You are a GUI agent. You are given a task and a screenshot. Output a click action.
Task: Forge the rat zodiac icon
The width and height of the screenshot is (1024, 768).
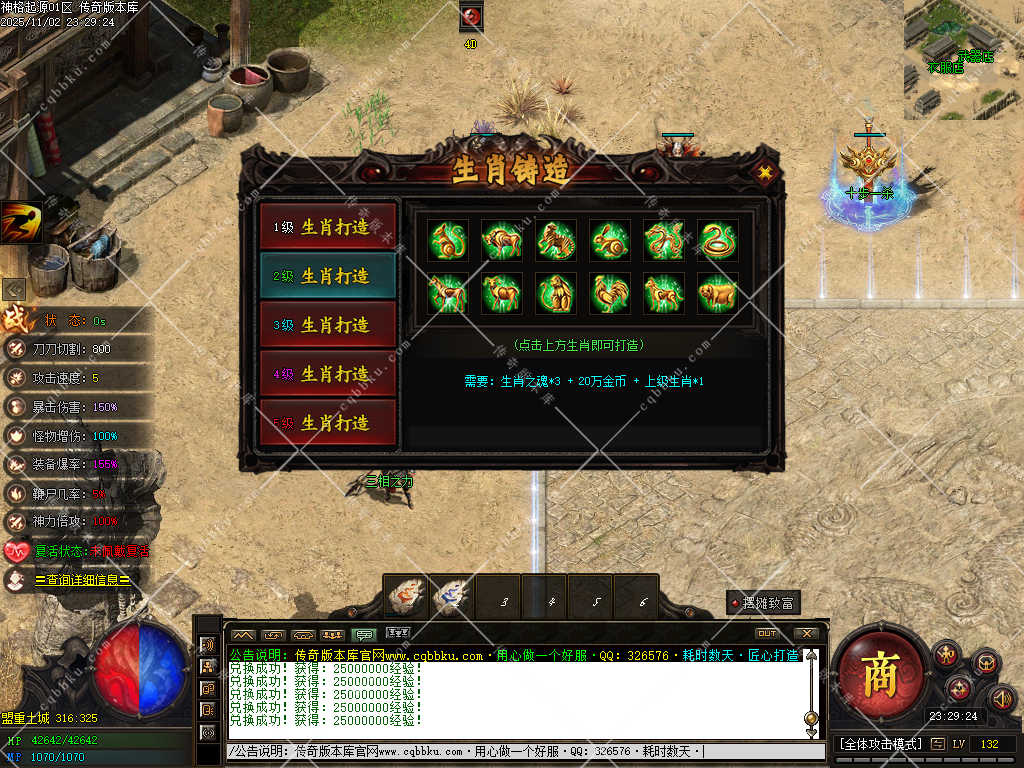pos(448,240)
